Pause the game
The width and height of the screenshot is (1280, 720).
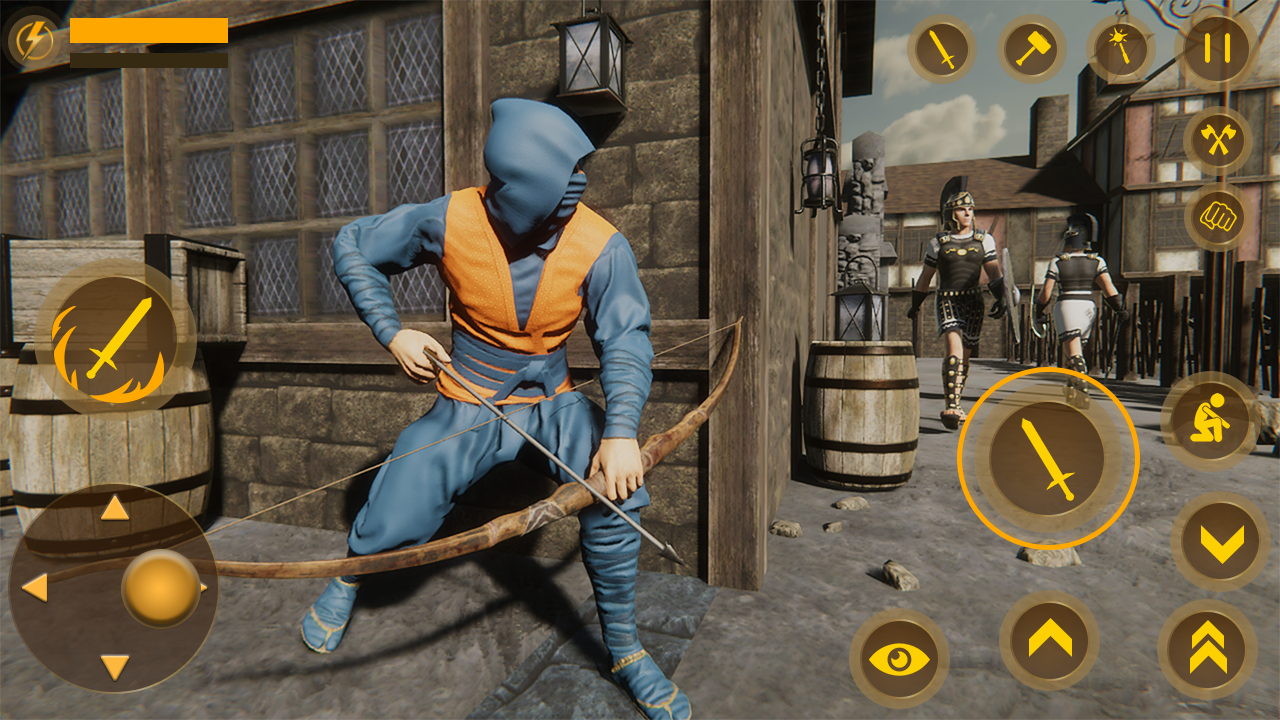coord(1214,48)
